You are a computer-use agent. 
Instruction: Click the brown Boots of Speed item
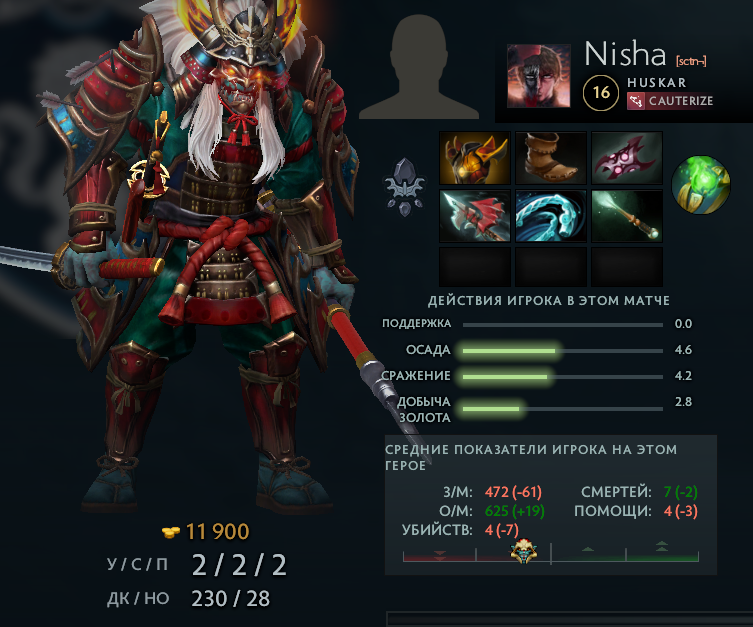tap(551, 157)
